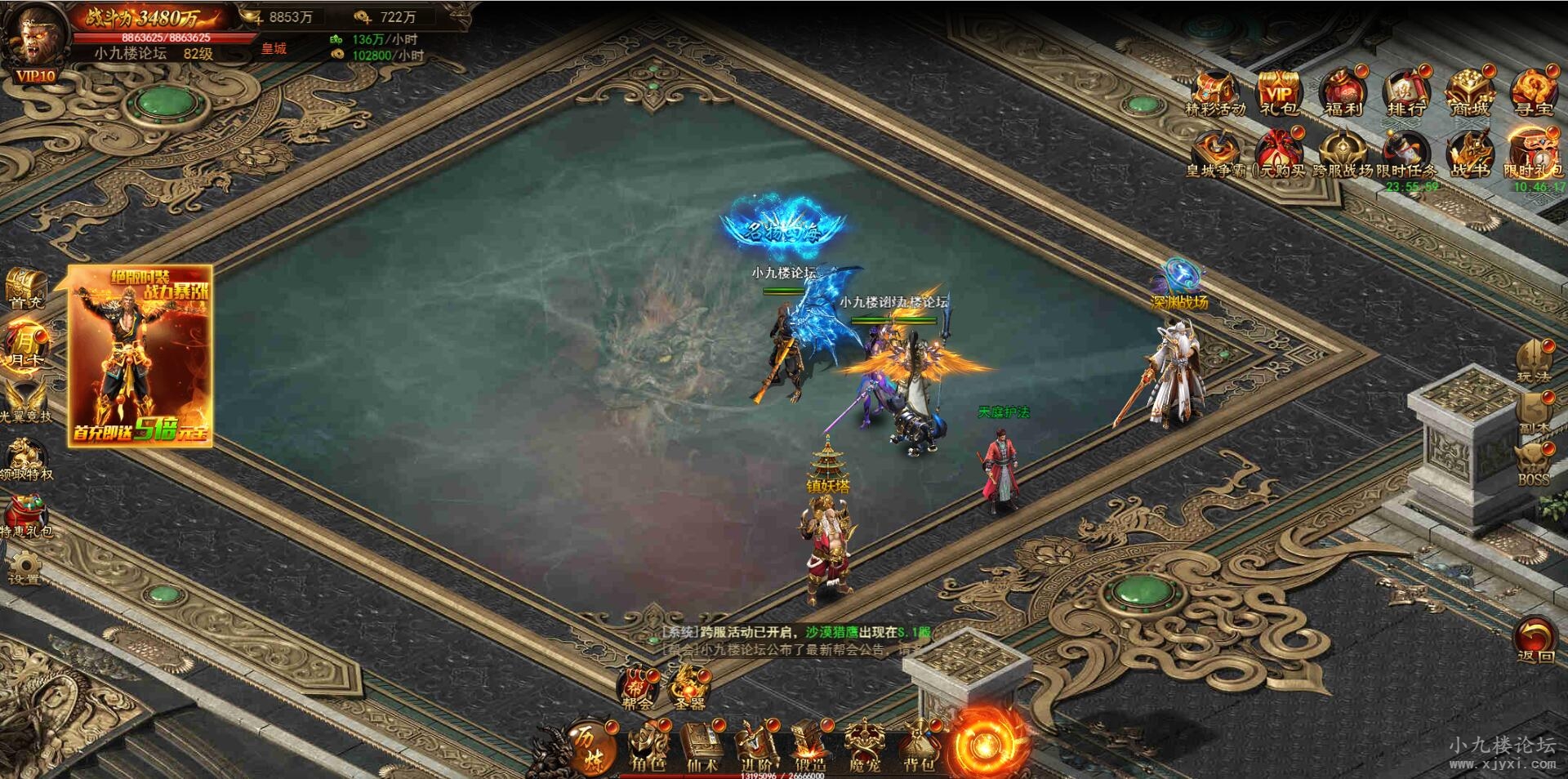Open the 战书 battle pass icon
1568x779 pixels.
[x=1468, y=154]
